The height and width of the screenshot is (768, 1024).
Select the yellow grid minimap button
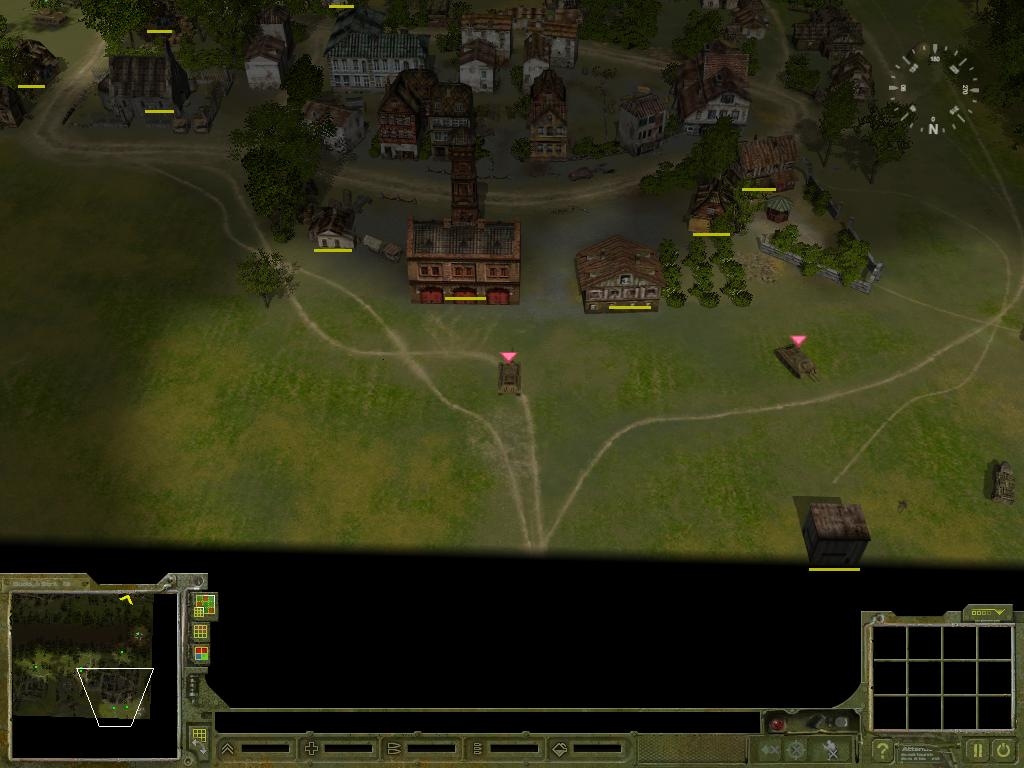[x=201, y=631]
